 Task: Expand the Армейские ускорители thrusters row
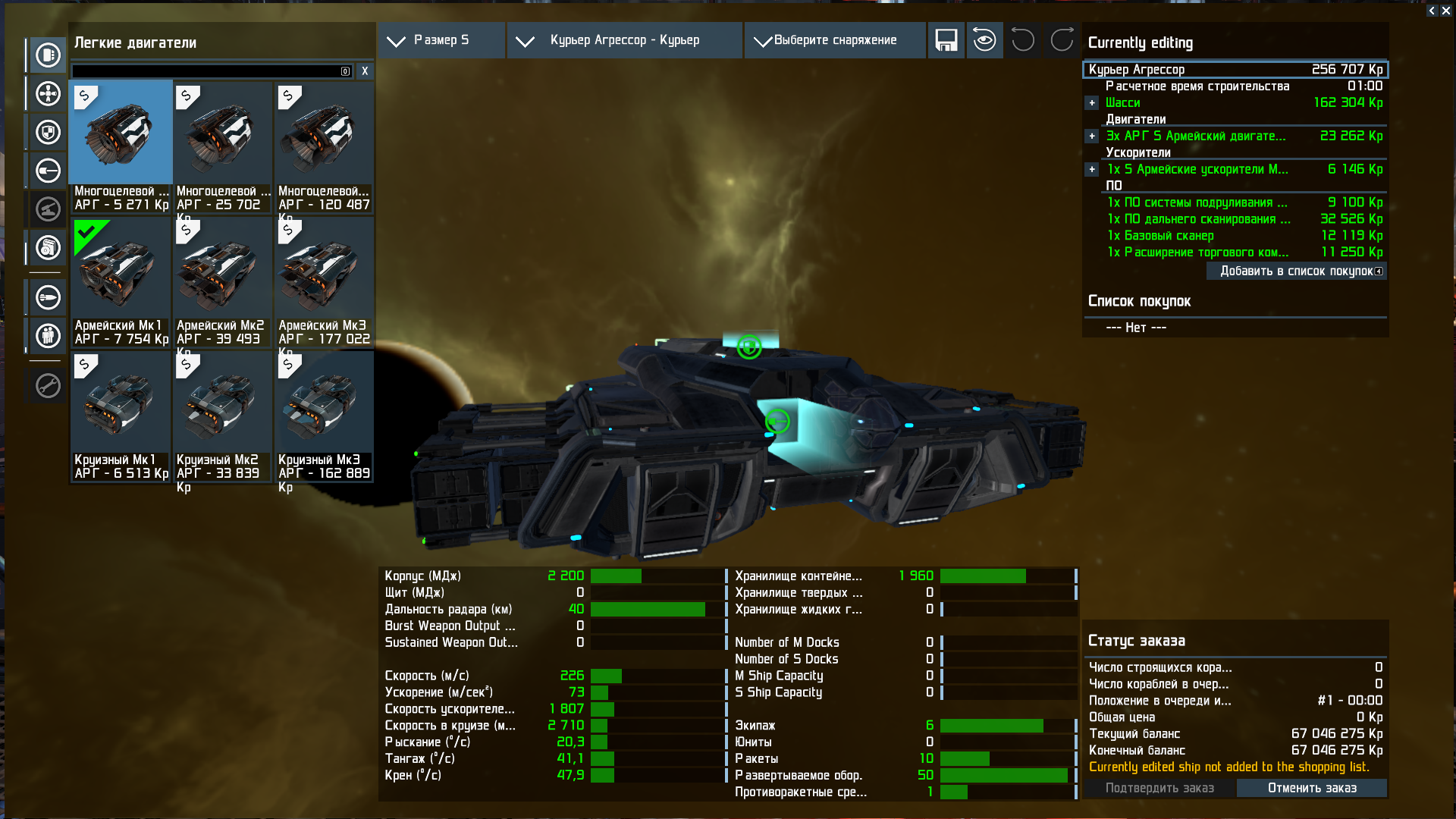click(x=1092, y=170)
